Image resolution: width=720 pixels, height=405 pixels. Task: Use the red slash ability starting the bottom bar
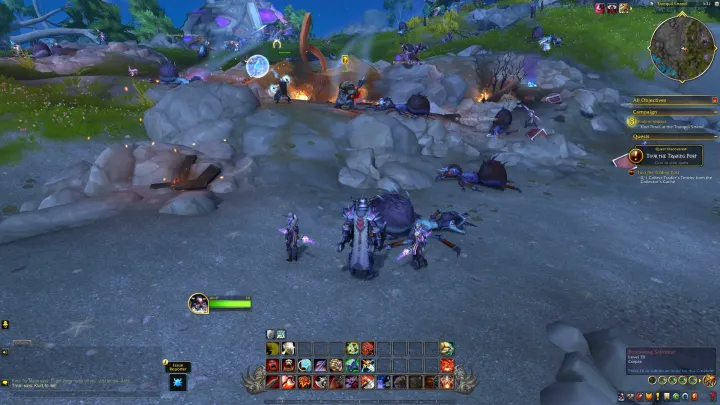pyautogui.click(x=272, y=381)
